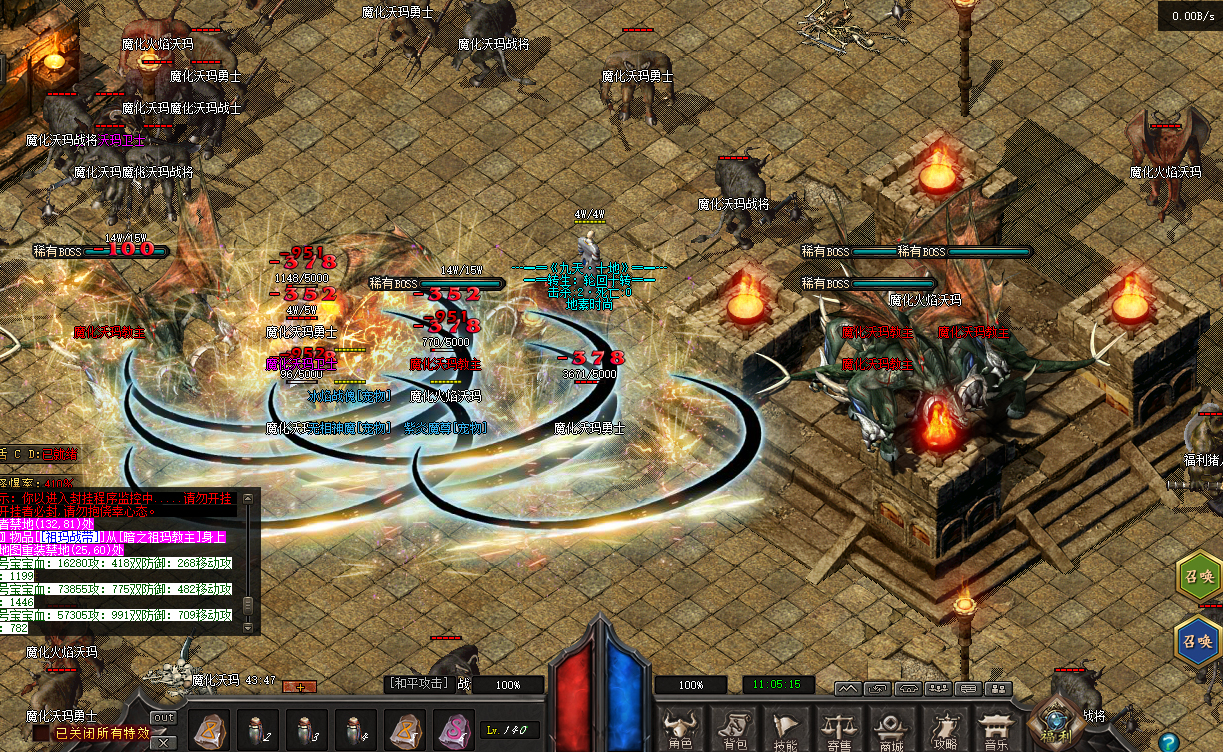Click the X button below 'out'
Screen dimensions: 1223x752
[163, 731]
